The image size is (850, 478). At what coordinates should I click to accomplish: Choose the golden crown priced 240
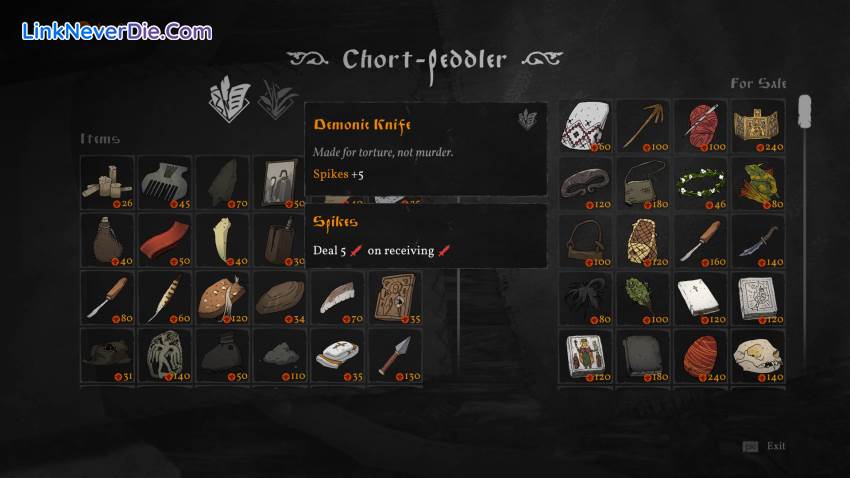pyautogui.click(x=758, y=125)
